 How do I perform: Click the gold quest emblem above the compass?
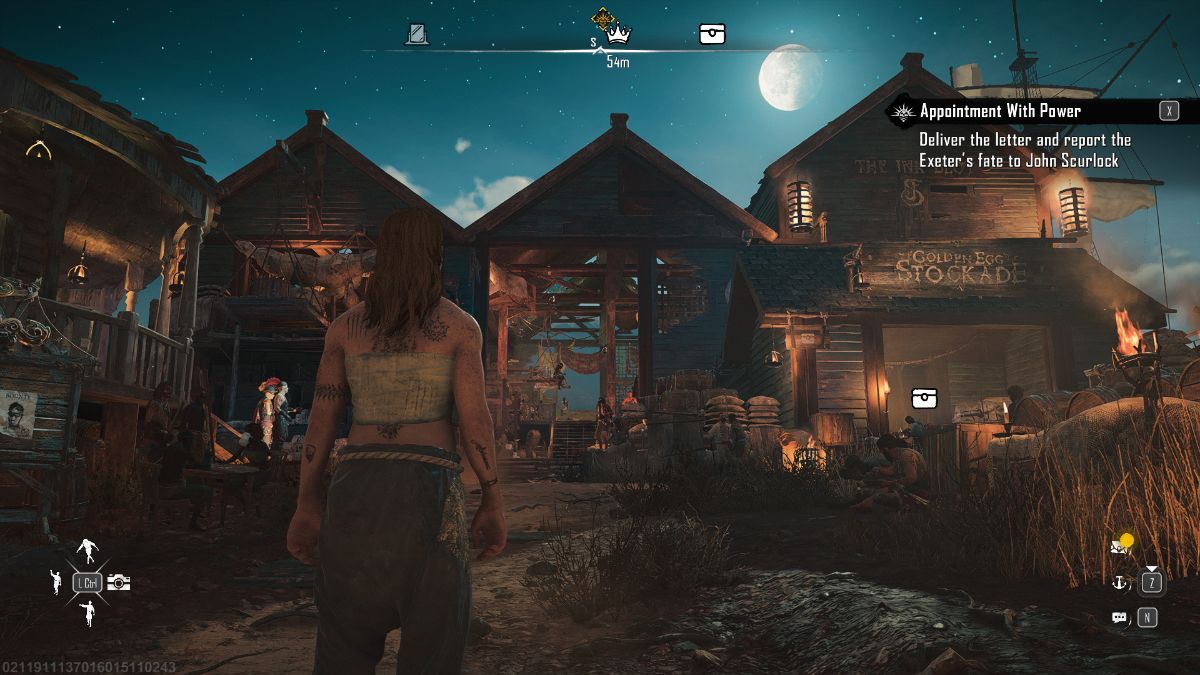click(x=602, y=17)
